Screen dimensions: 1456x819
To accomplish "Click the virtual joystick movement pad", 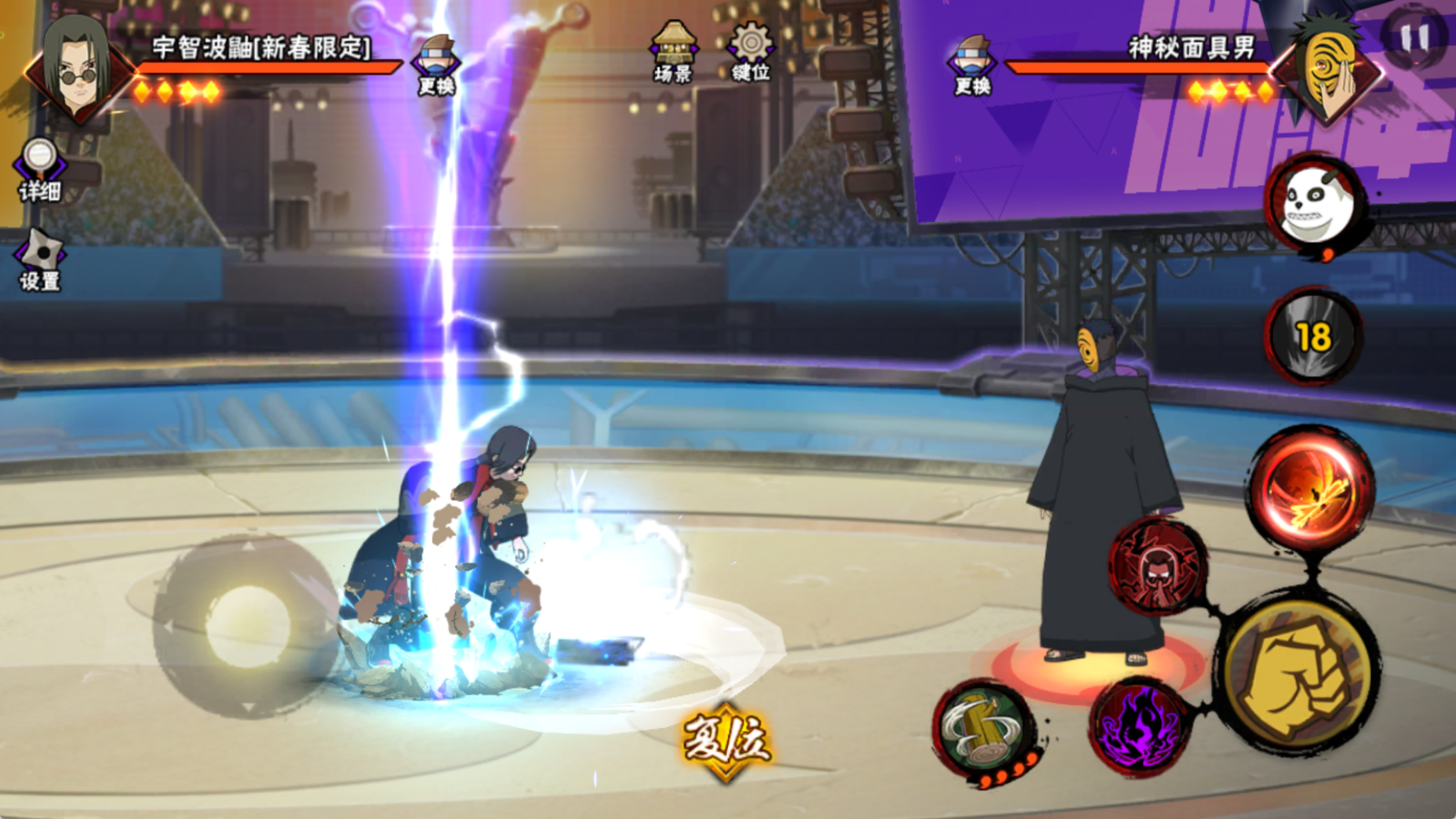I will tap(247, 626).
